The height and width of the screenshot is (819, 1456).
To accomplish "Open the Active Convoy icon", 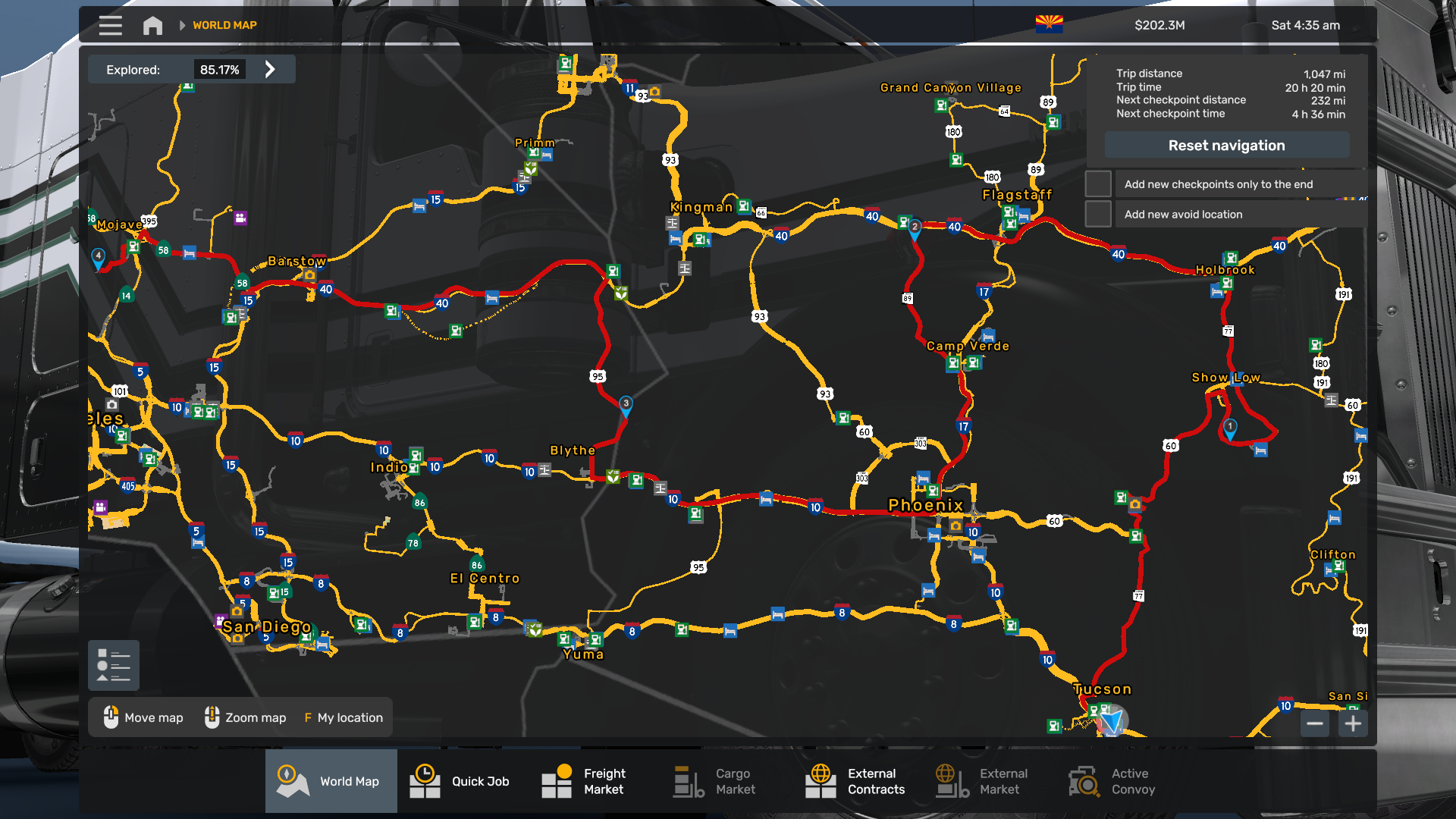I will coord(1083,781).
